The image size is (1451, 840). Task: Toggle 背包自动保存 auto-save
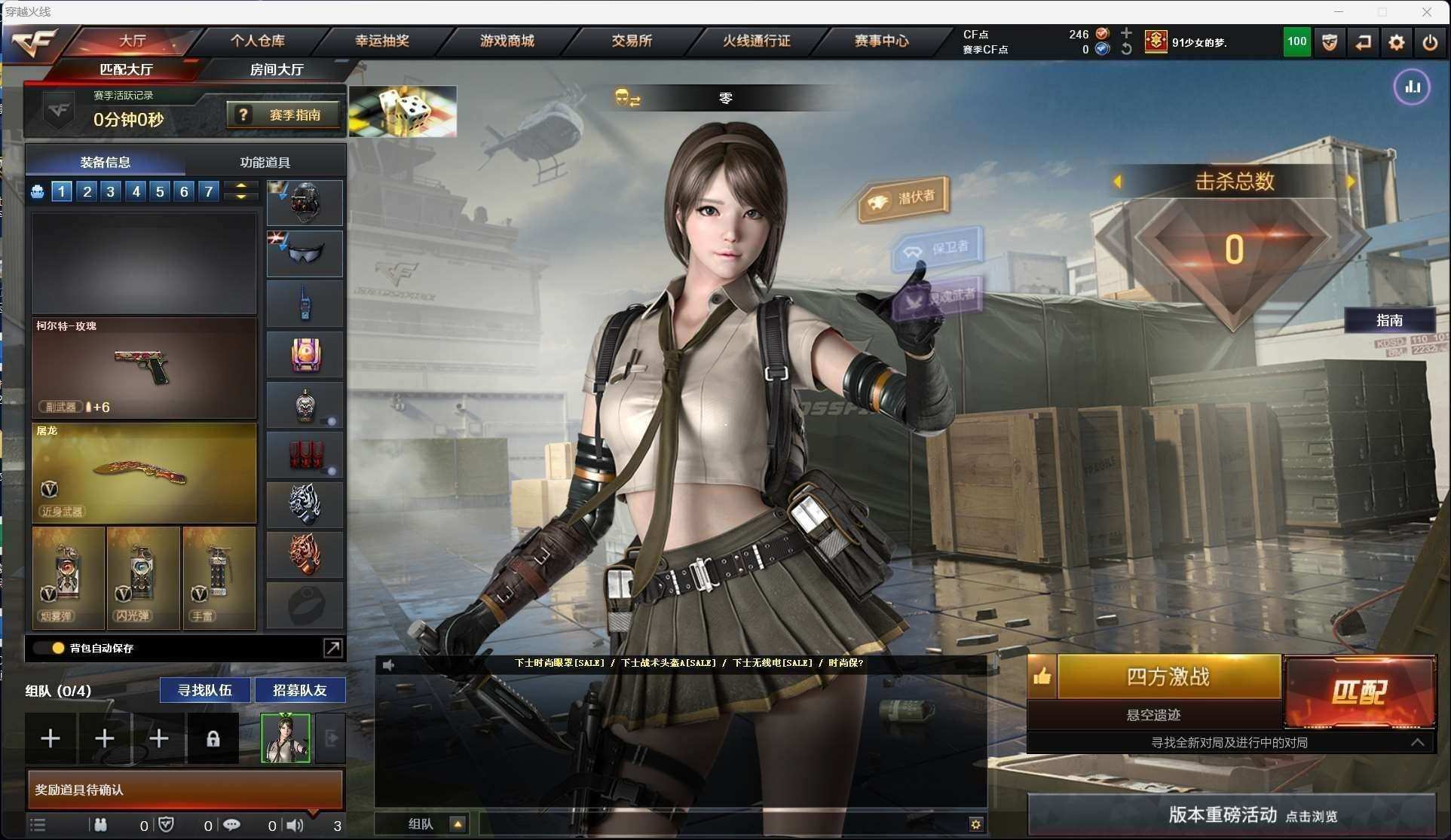(57, 648)
